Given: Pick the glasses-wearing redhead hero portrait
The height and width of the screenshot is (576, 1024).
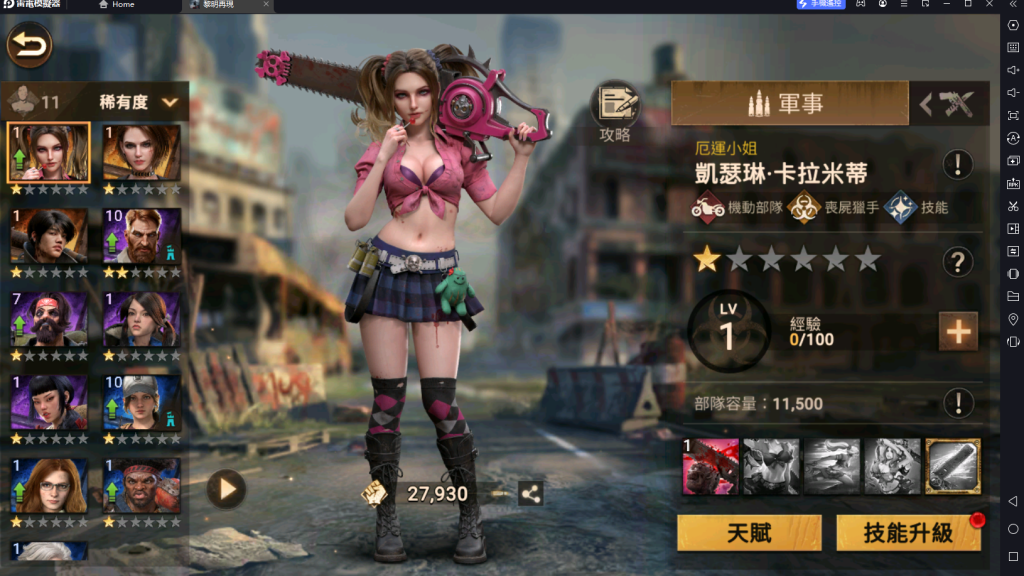Looking at the screenshot, I should pyautogui.click(x=49, y=487).
